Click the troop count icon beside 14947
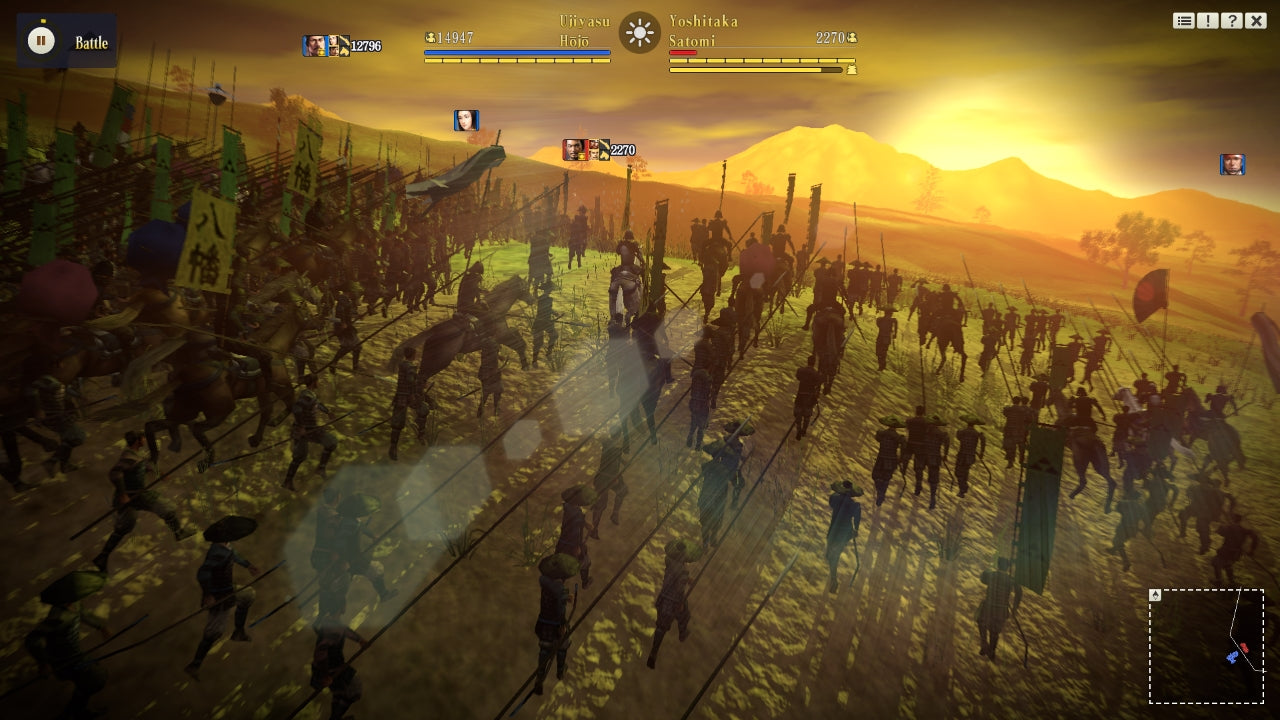The image size is (1280, 720). point(430,38)
